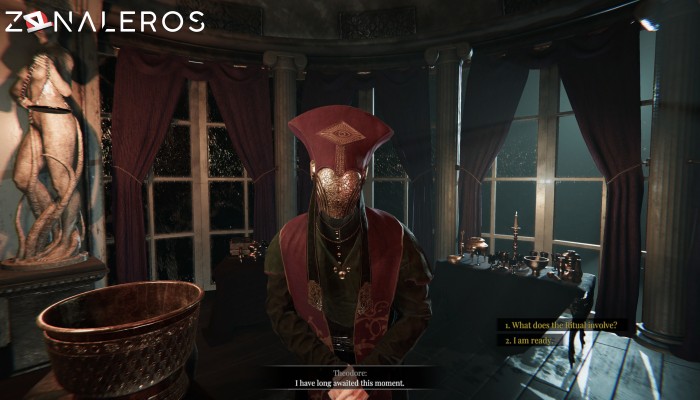Select the "I am ready." dialogue option
Image resolution: width=700 pixels, height=400 pixels.
(529, 340)
